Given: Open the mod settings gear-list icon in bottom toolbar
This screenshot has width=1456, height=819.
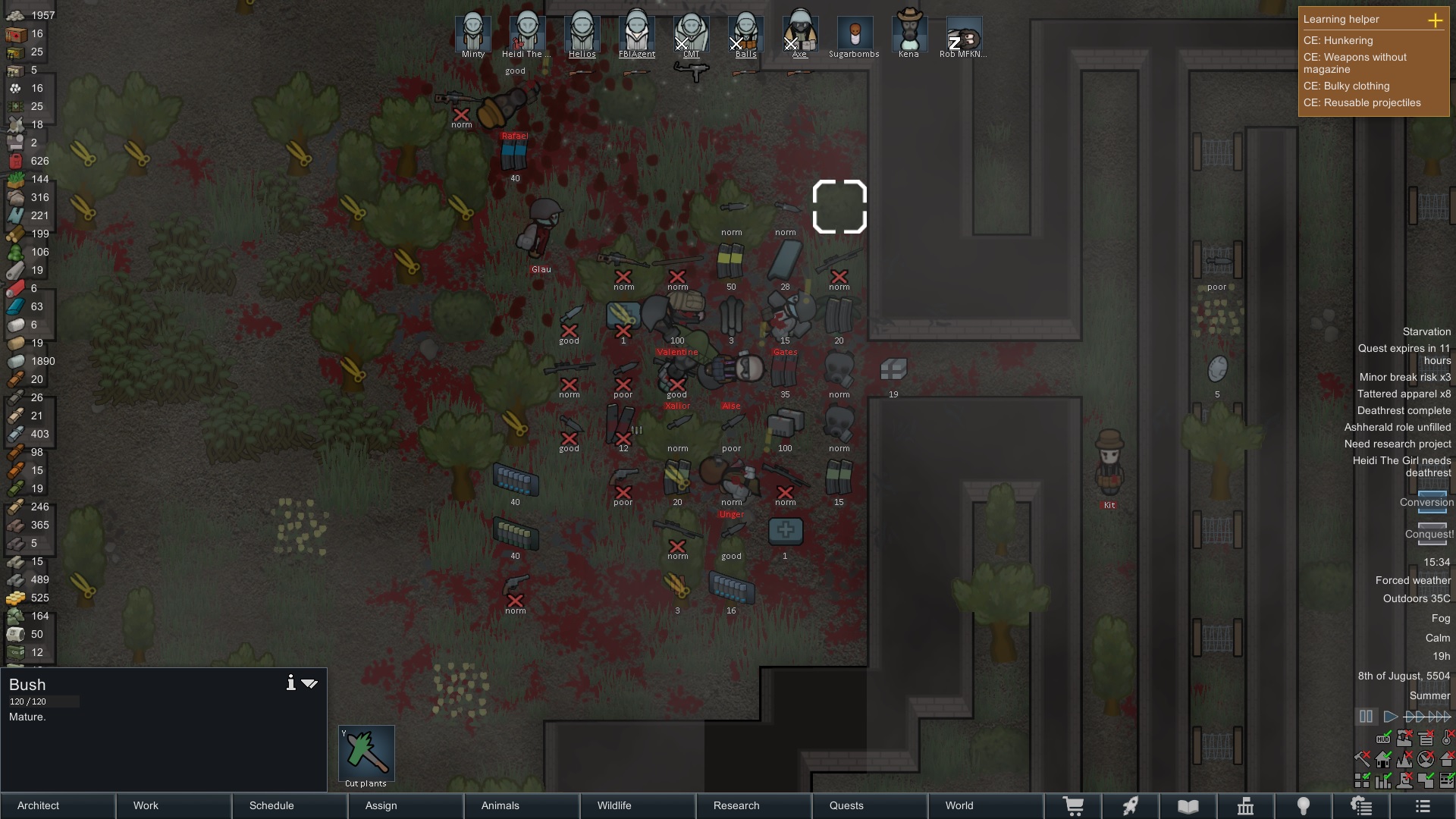Looking at the screenshot, I should (1361, 805).
